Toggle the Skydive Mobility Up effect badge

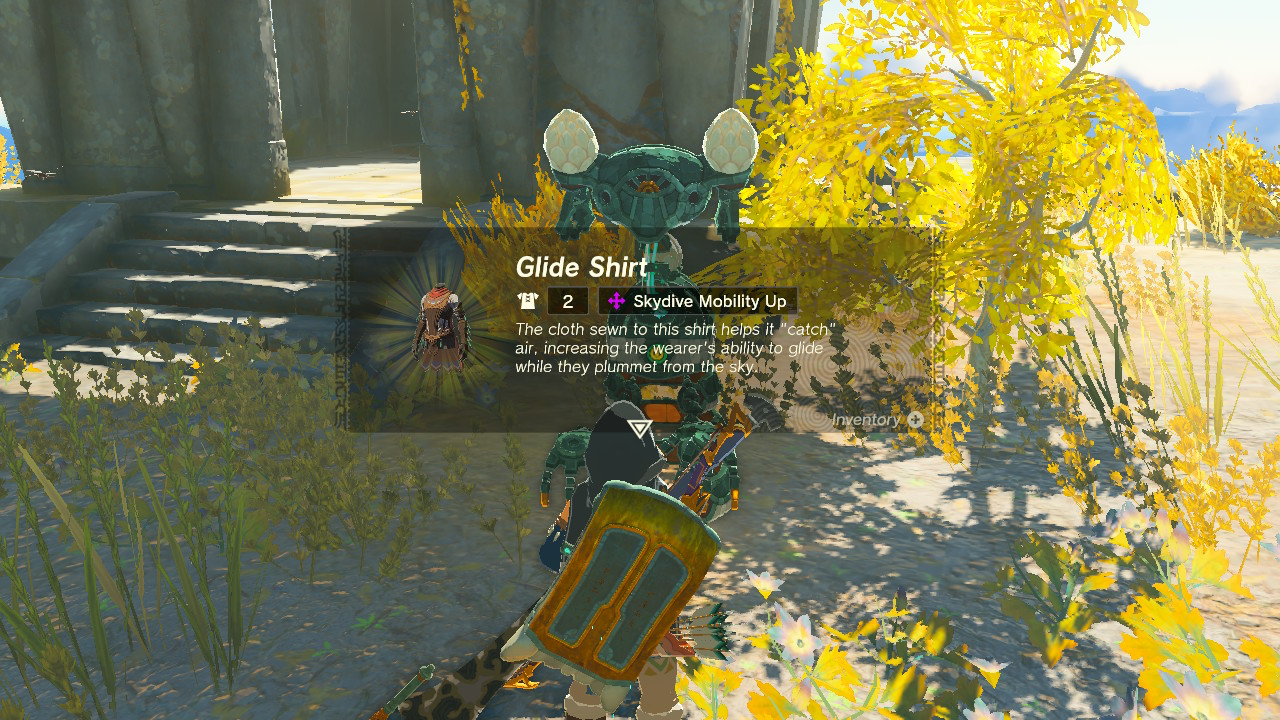tap(696, 300)
